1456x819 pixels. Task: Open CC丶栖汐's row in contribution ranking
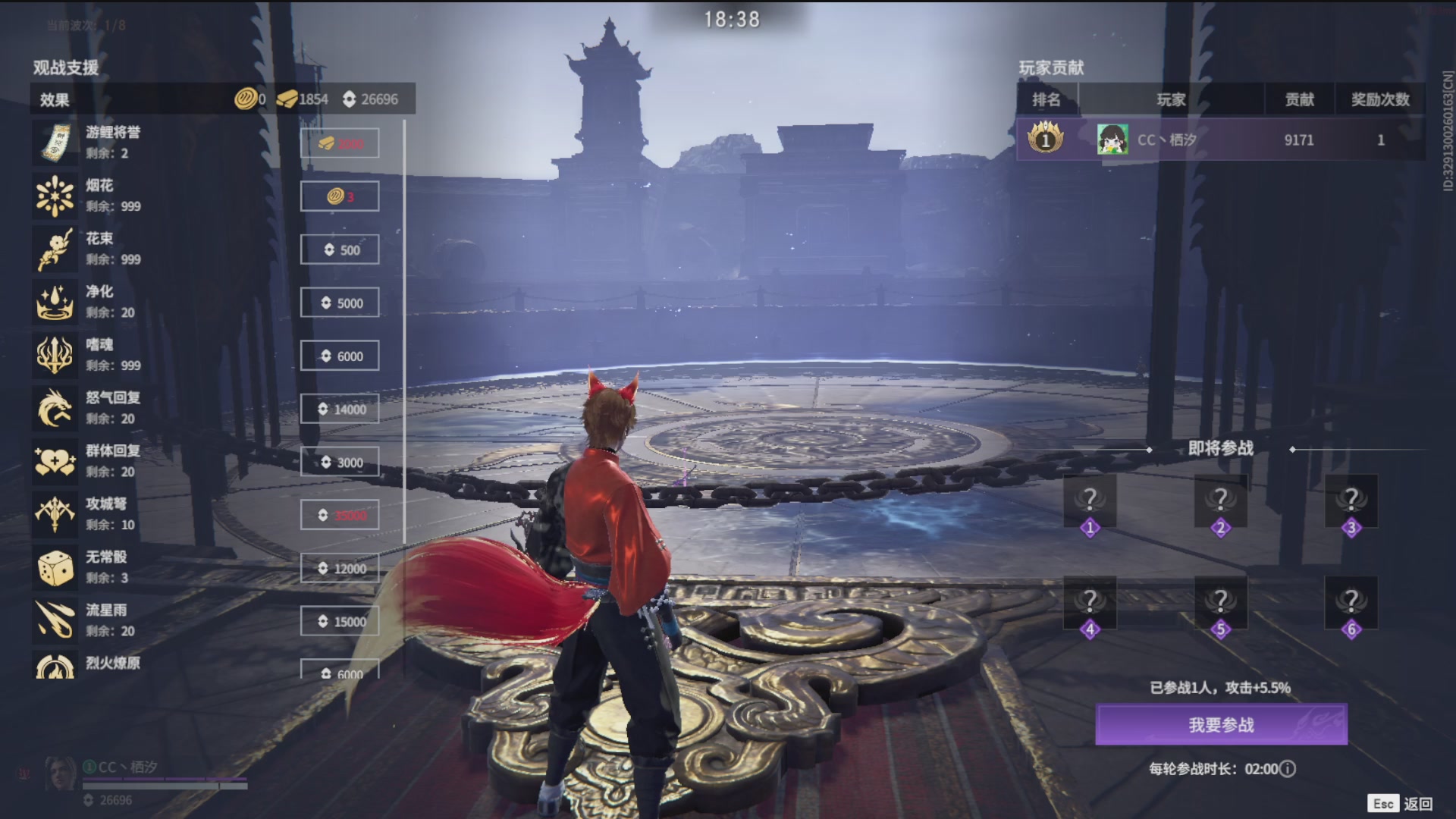coord(1219,140)
